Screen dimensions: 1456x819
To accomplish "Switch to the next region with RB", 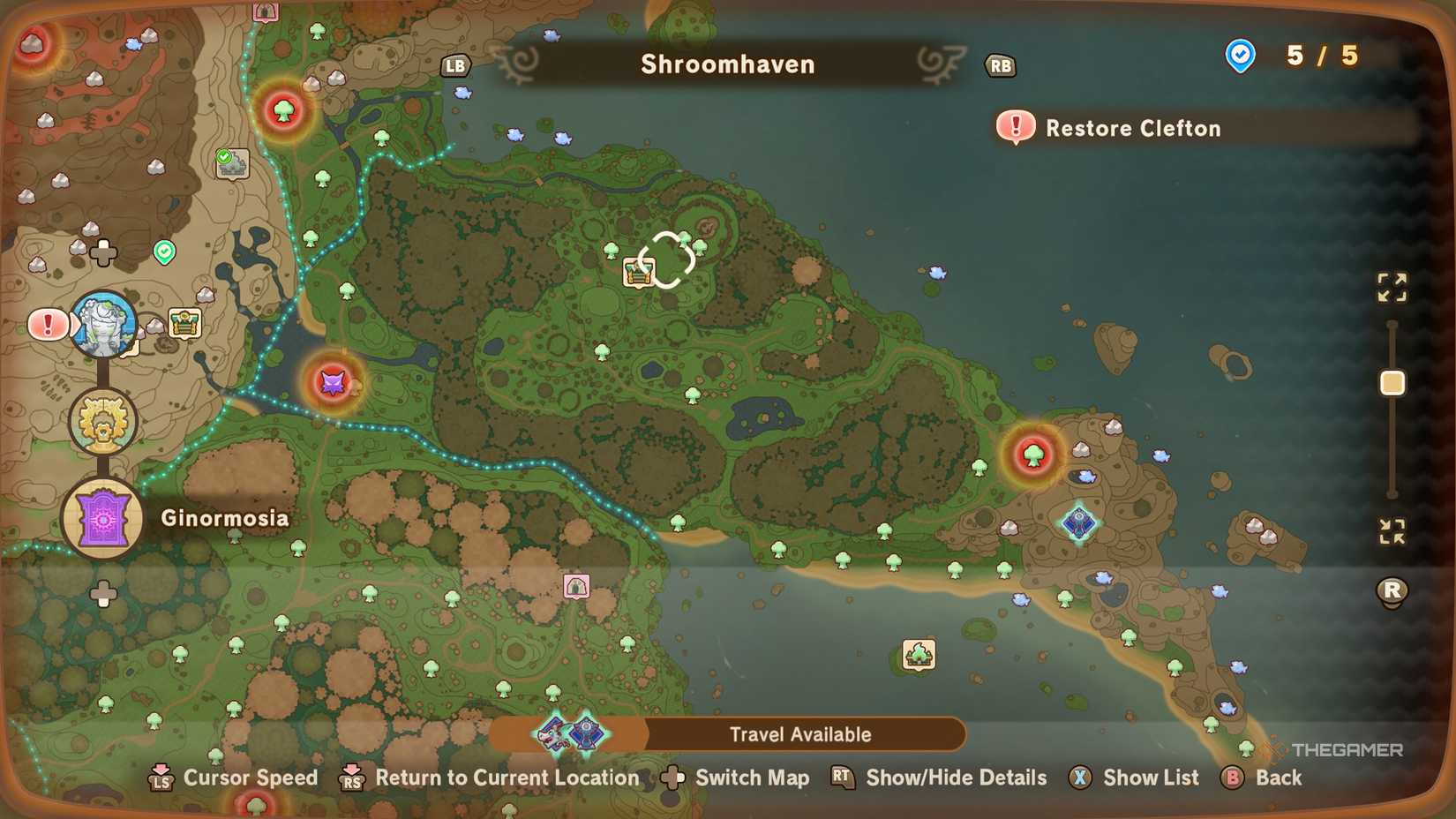I will (x=1001, y=66).
